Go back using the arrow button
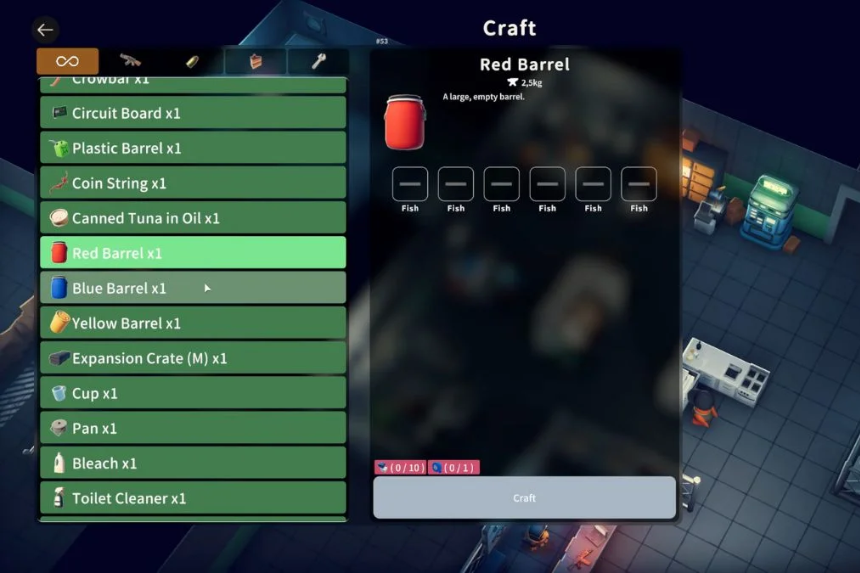Viewport: 860px width, 573px height. 45,30
